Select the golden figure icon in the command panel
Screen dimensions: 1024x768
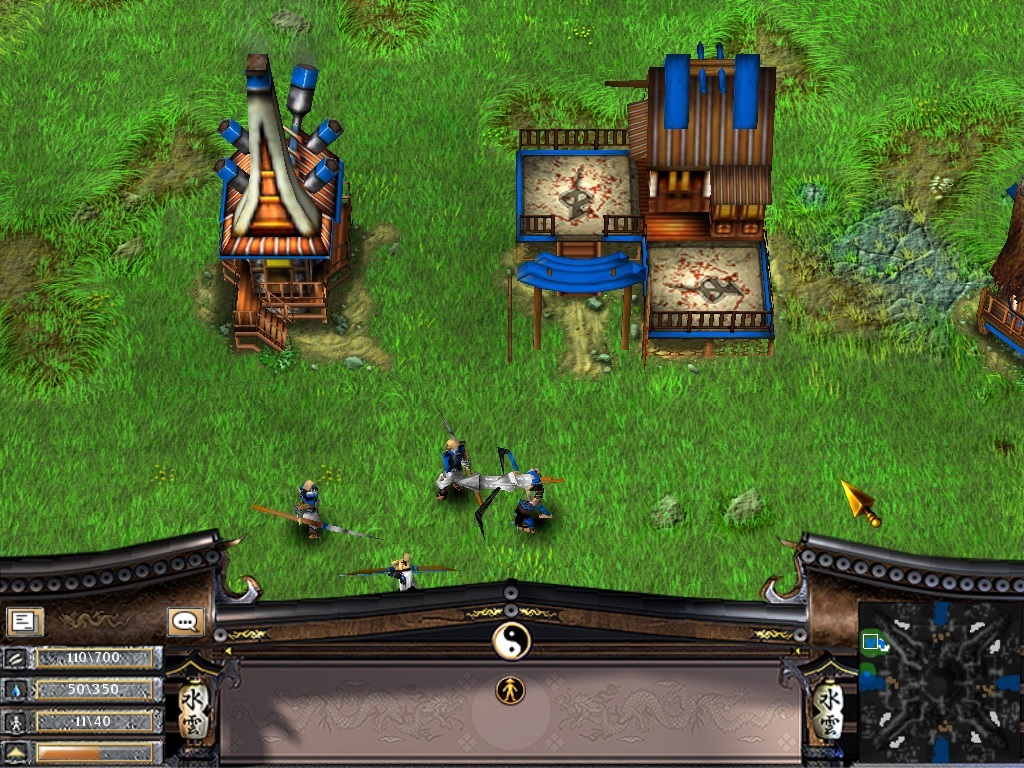(x=510, y=690)
